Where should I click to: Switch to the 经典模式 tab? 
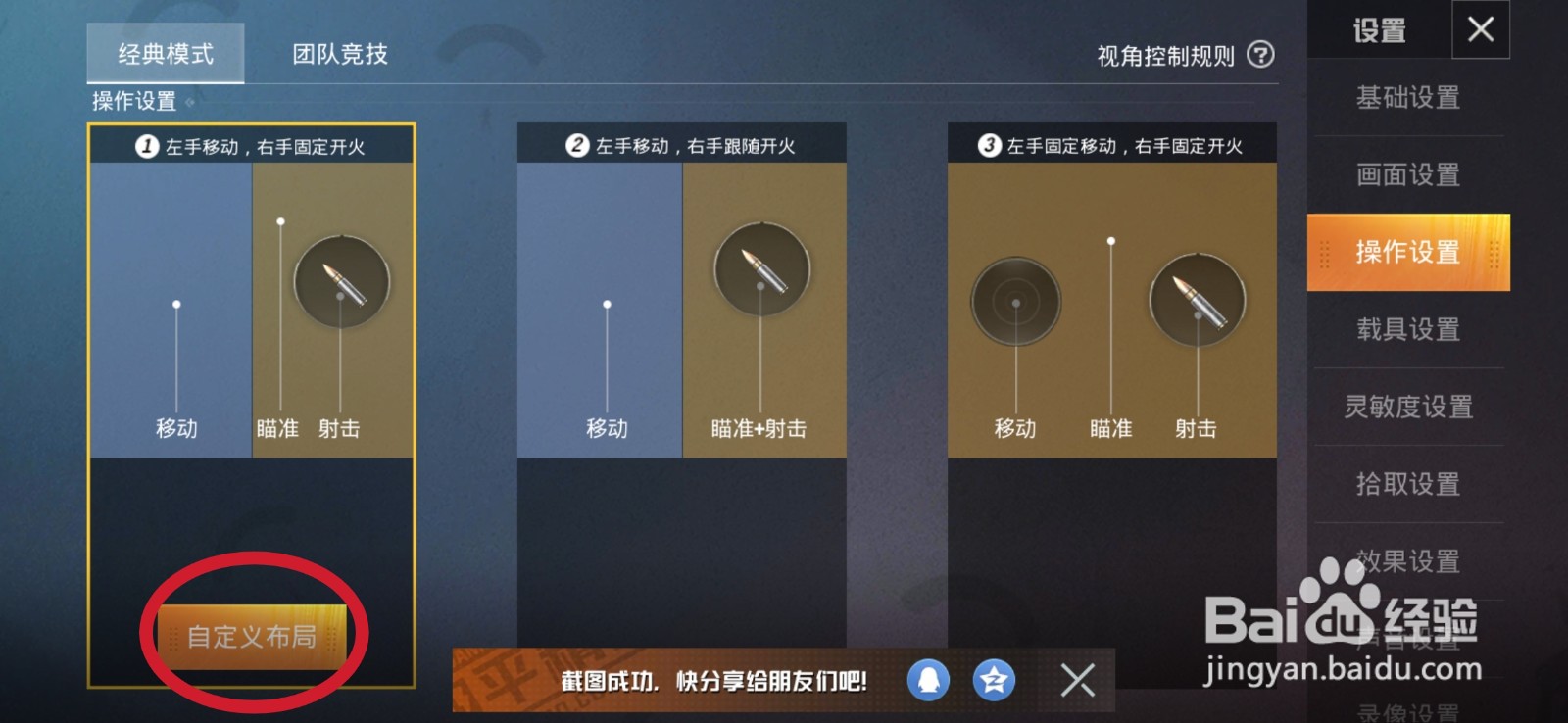click(164, 54)
